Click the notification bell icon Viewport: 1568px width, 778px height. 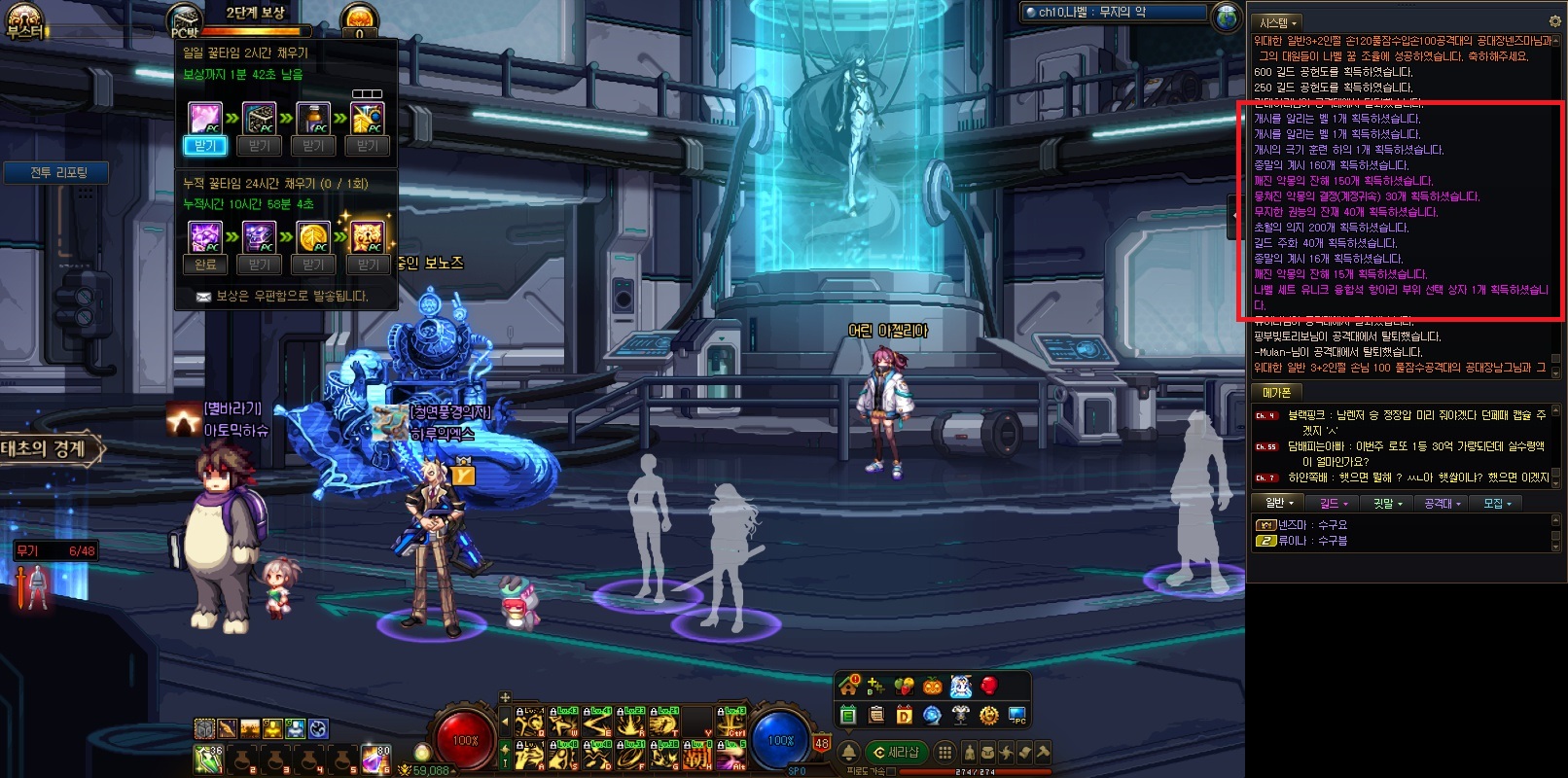848,753
